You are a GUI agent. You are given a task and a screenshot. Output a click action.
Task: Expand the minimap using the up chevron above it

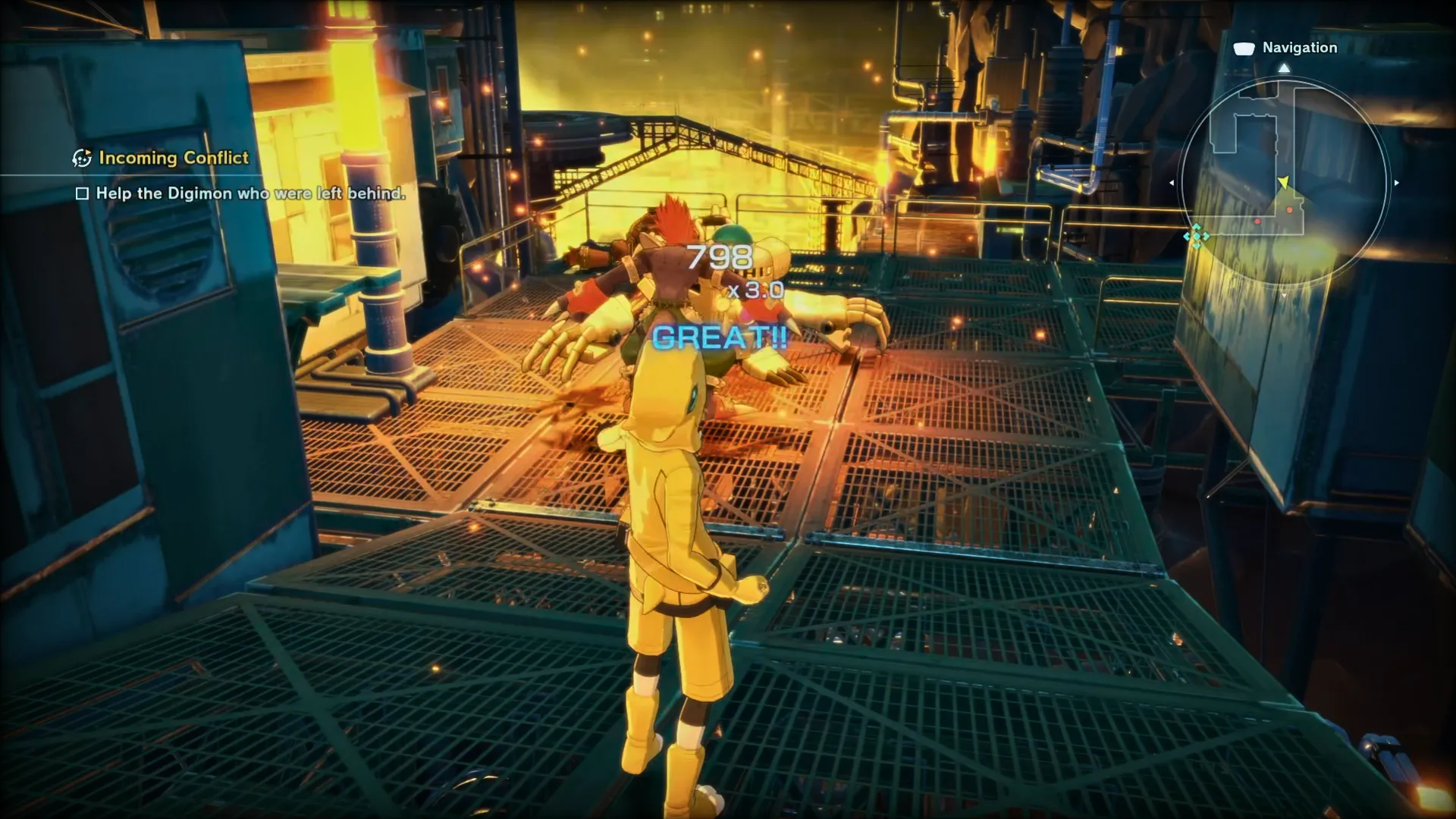1284,67
